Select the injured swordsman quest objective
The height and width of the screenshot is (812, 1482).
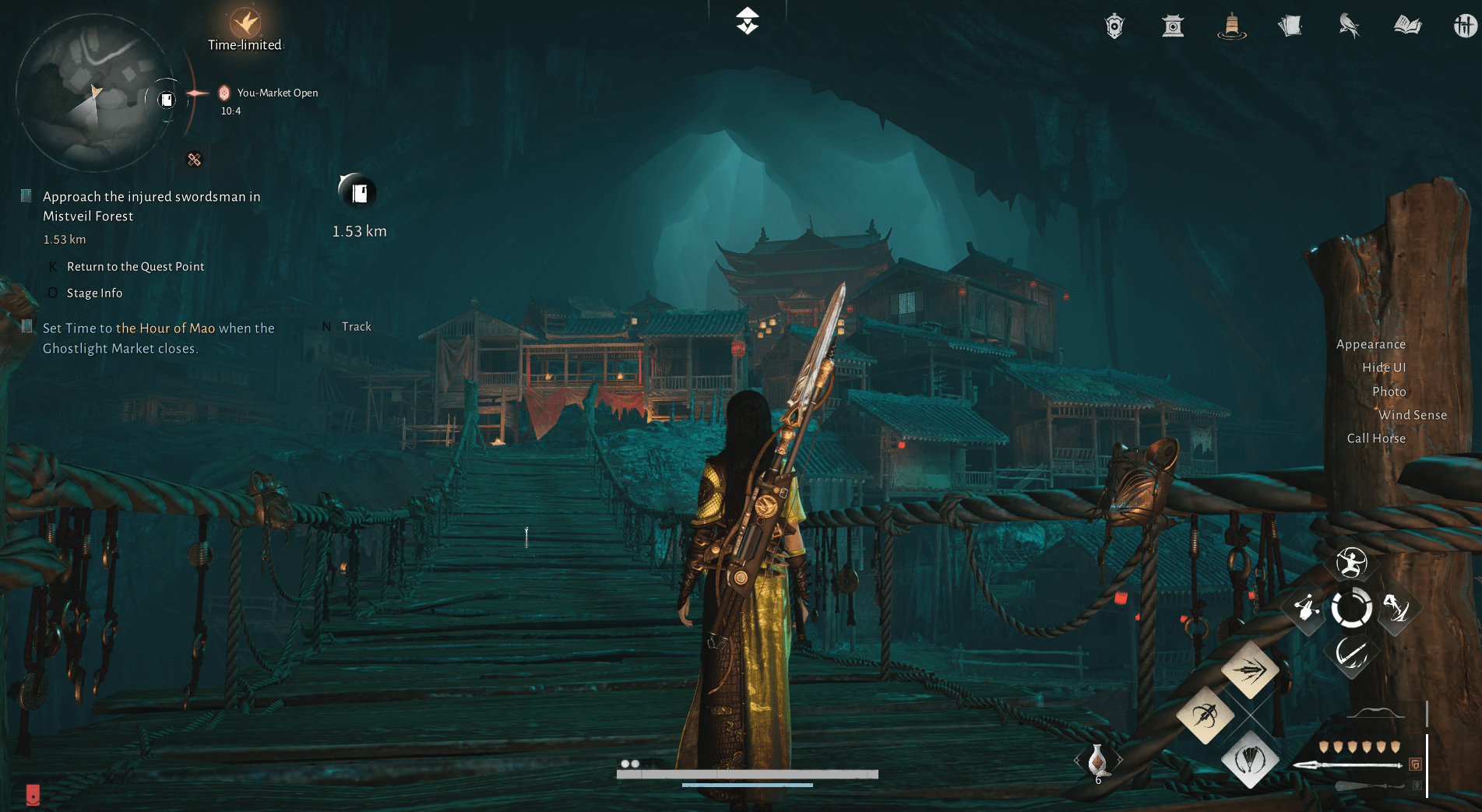pyautogui.click(x=151, y=206)
